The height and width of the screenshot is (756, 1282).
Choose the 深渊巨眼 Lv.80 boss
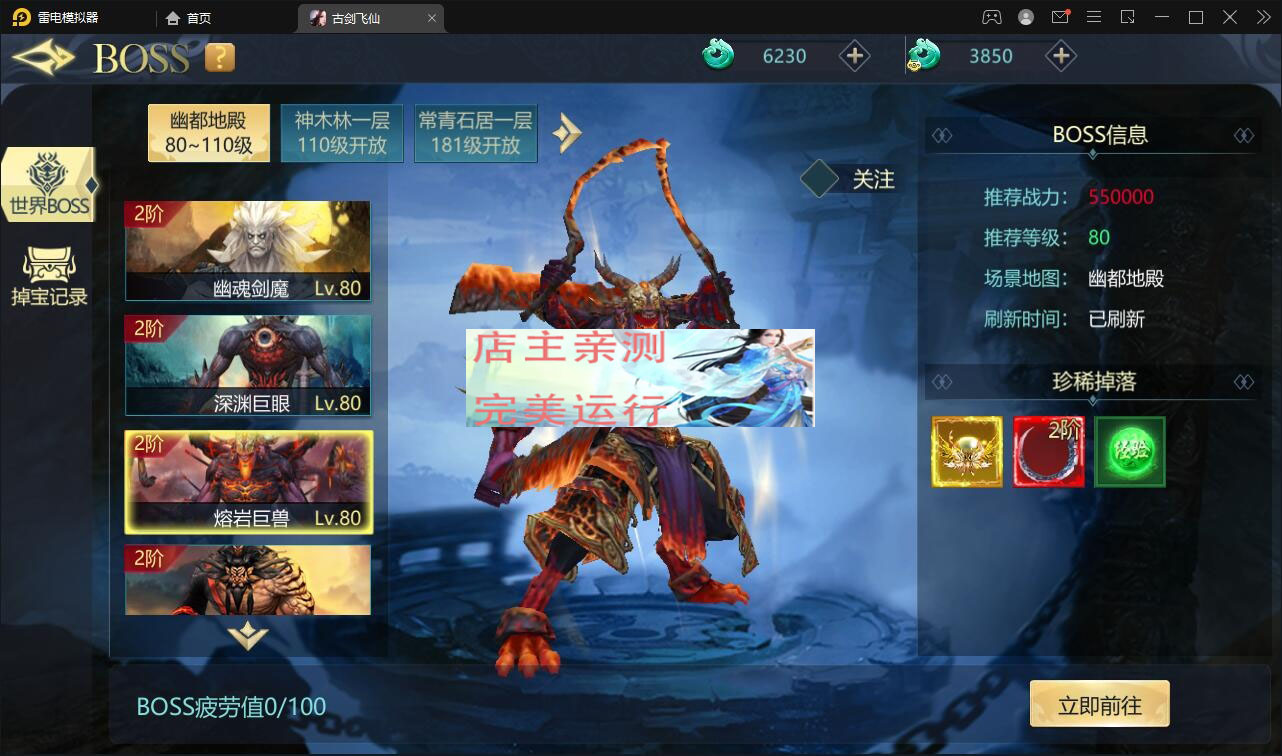pos(248,365)
